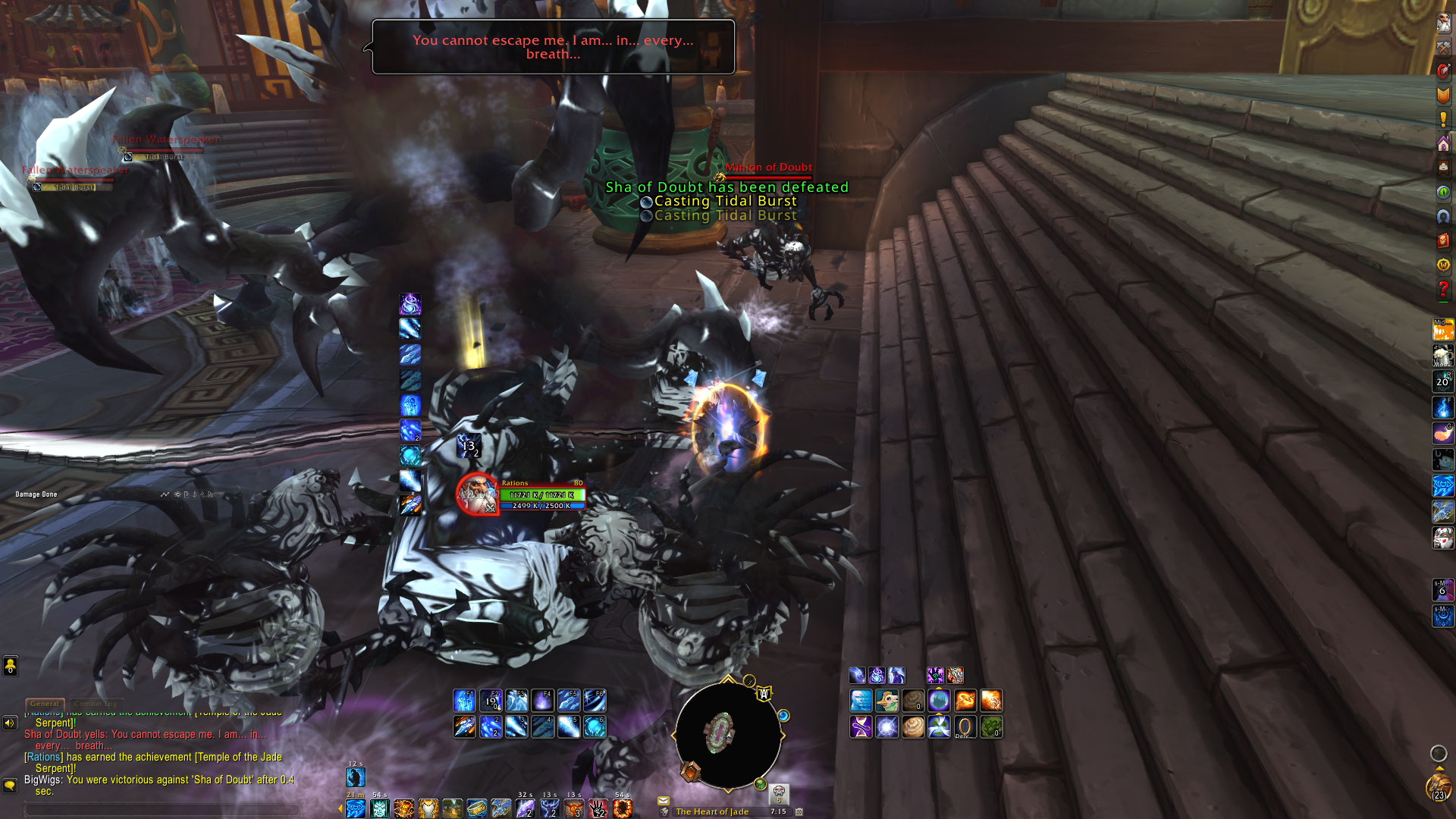Image resolution: width=1456 pixels, height=819 pixels.
Task: Activate the F4 purple orb ability
Action: click(542, 700)
